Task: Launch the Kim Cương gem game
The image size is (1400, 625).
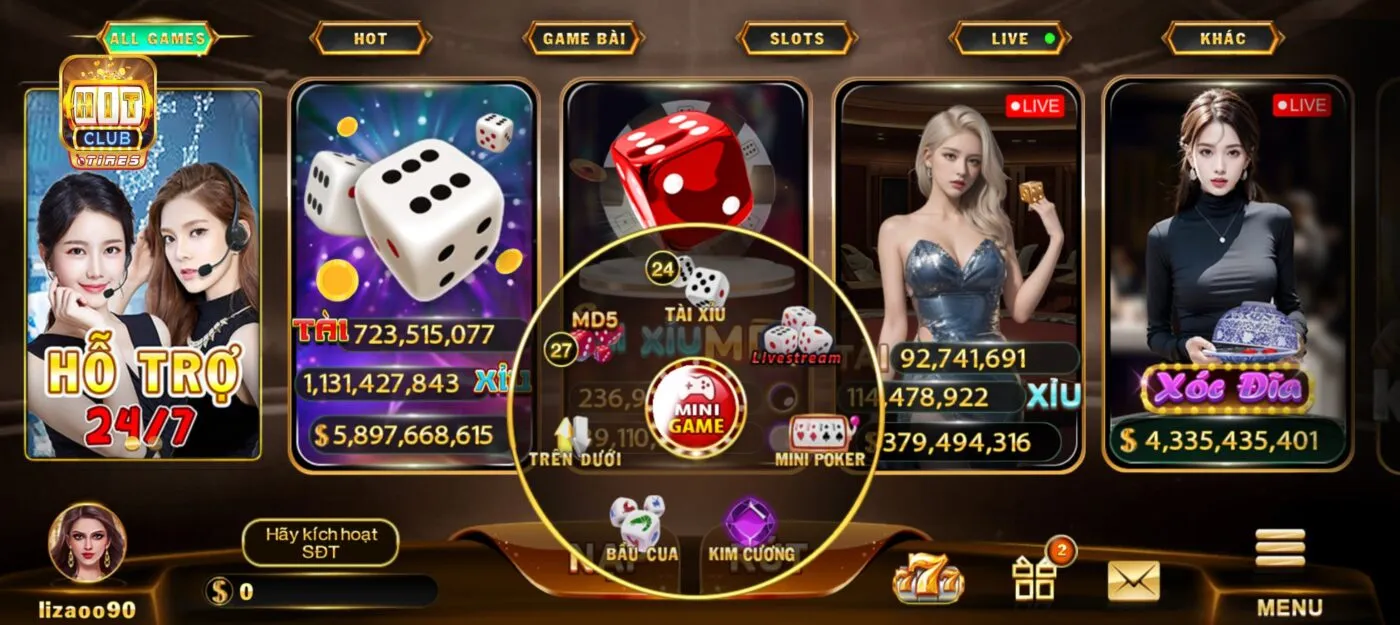Action: coord(751,530)
